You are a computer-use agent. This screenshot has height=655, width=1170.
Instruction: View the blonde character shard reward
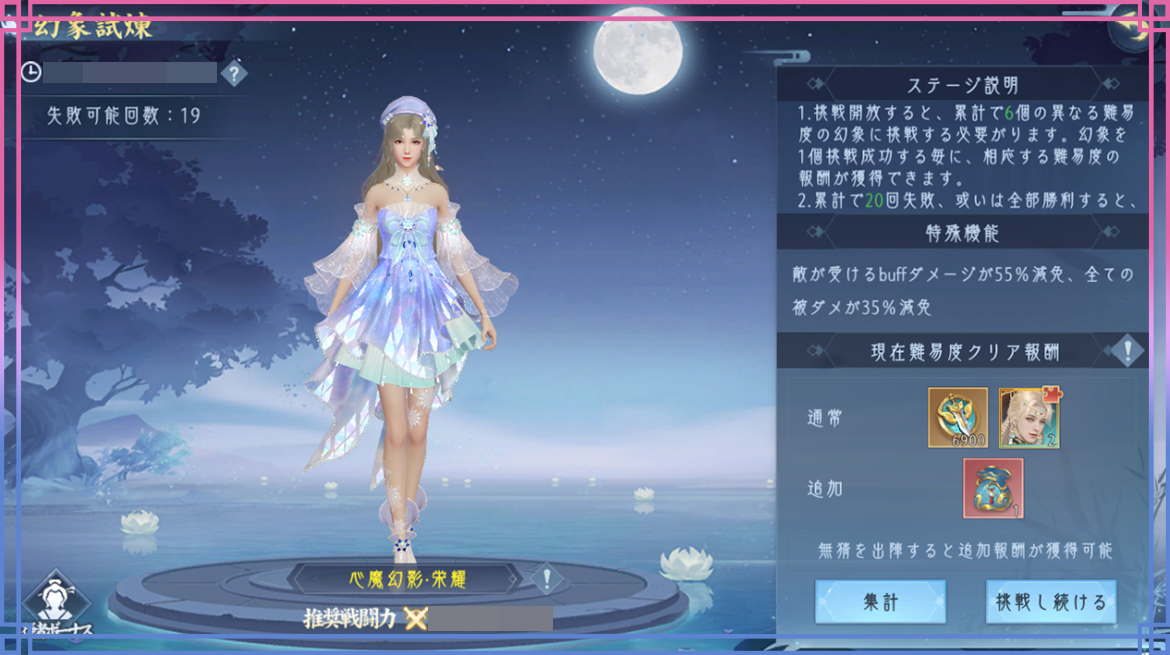pos(1029,418)
